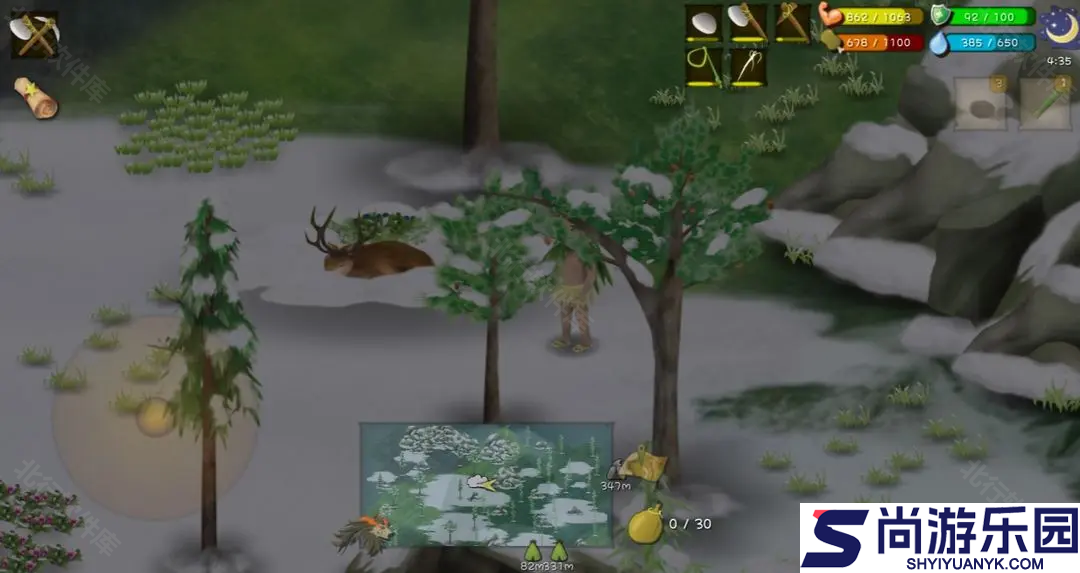Select the bone needle slot
The height and width of the screenshot is (573, 1080).
747,67
